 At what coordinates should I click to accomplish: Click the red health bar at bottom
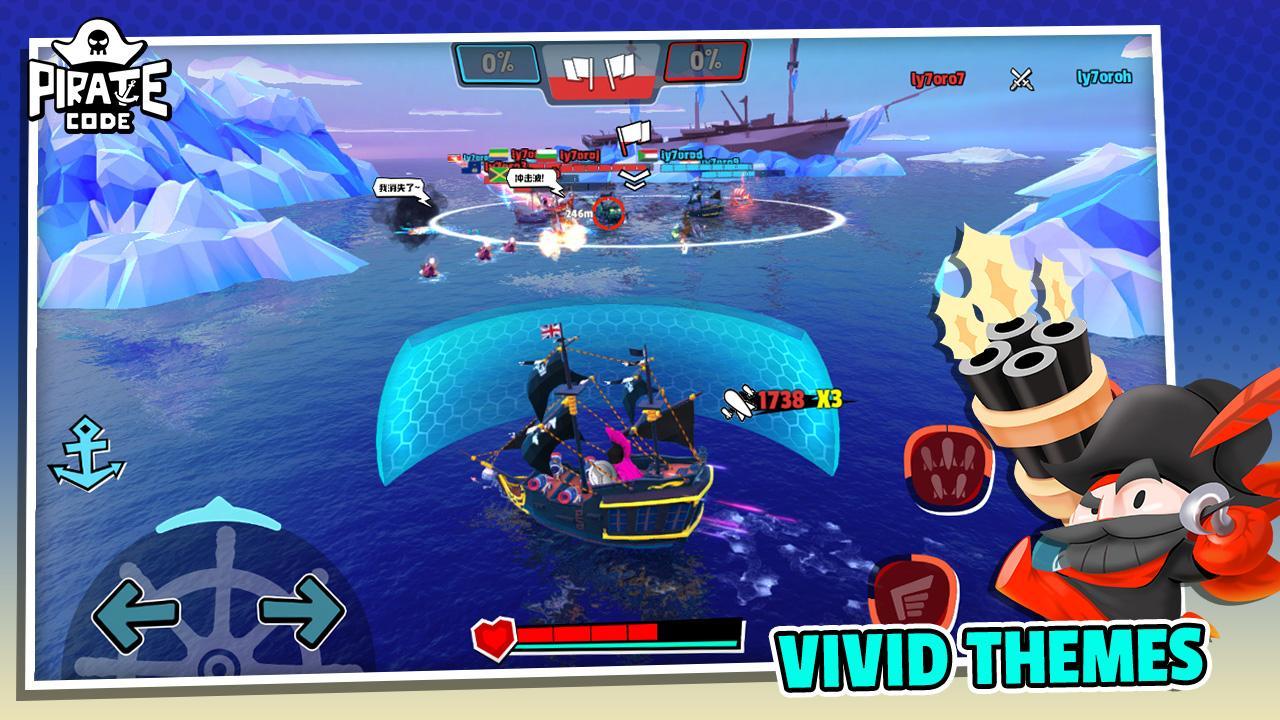click(x=590, y=633)
